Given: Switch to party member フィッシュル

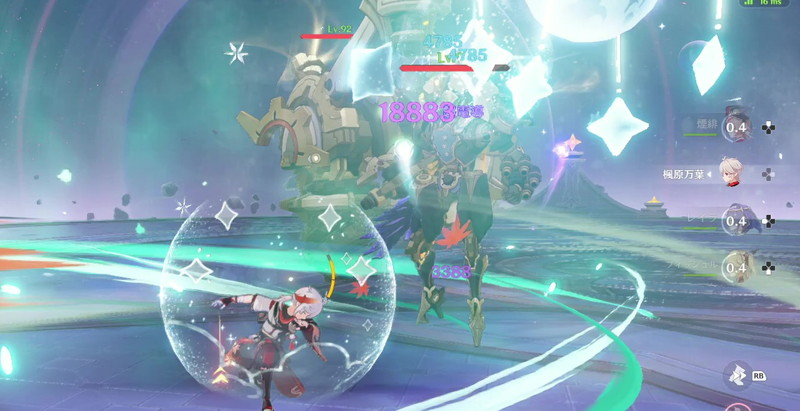Looking at the screenshot, I should pos(737,267).
